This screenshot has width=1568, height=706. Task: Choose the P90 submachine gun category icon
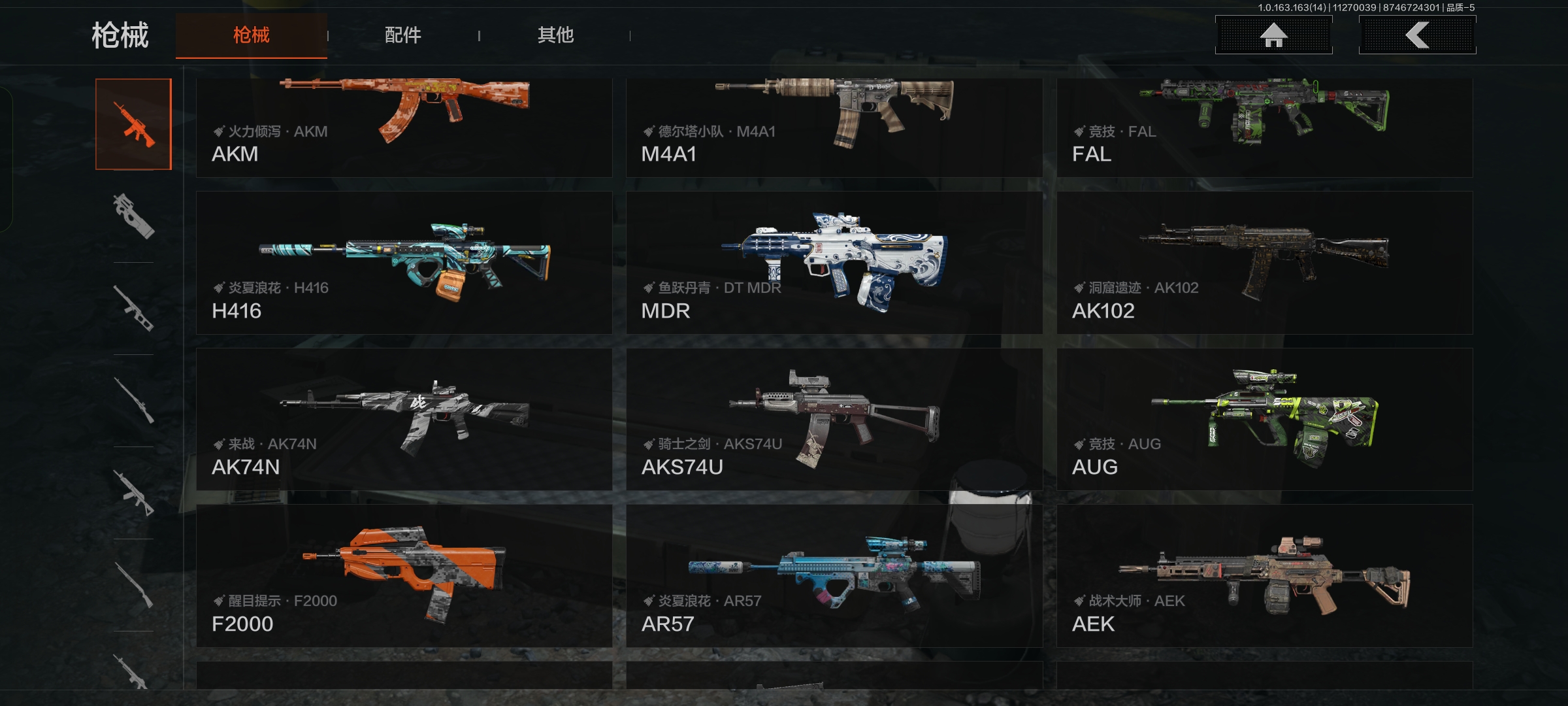[134, 216]
